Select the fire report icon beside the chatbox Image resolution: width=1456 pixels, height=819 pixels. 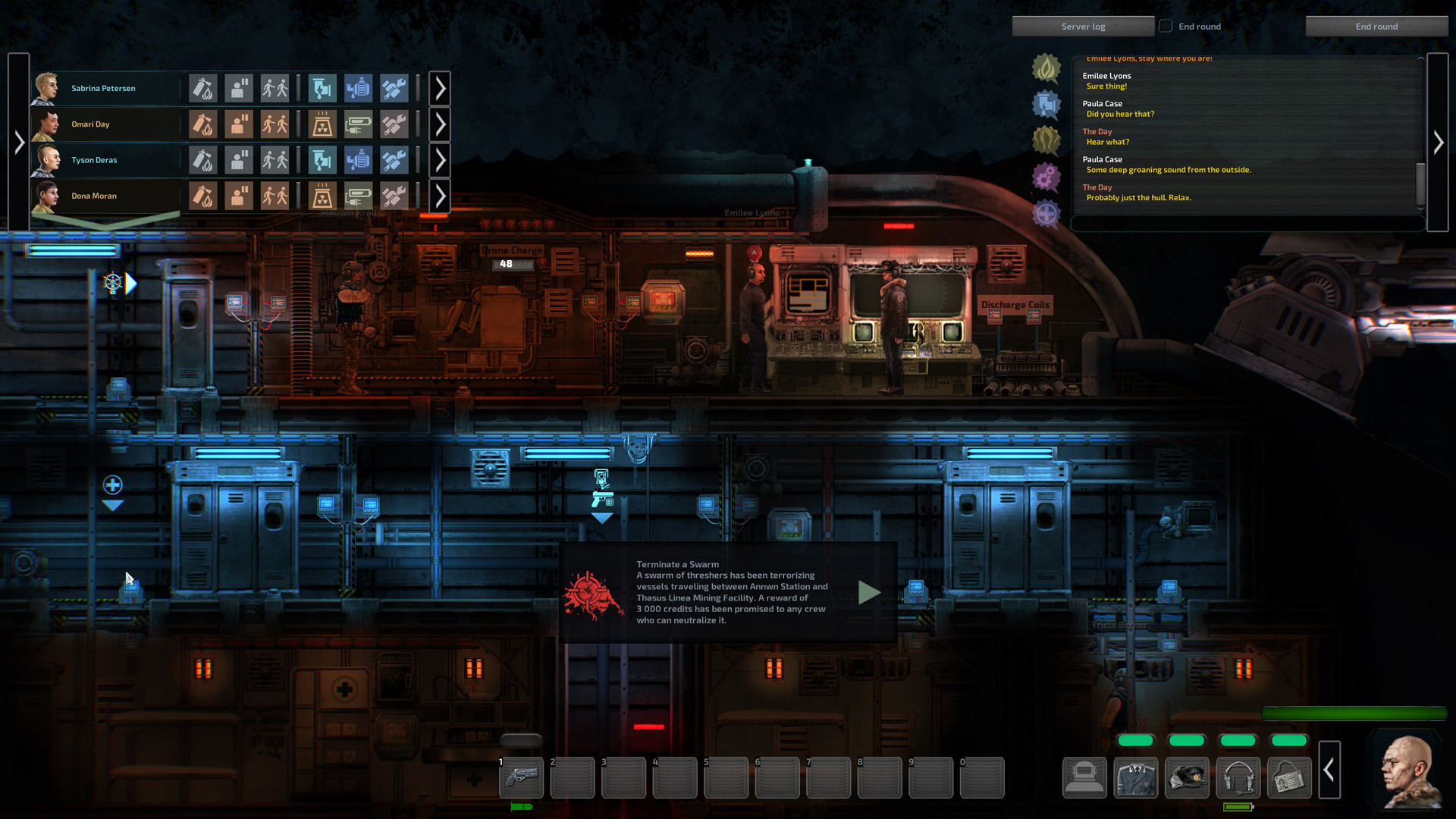point(1046,67)
